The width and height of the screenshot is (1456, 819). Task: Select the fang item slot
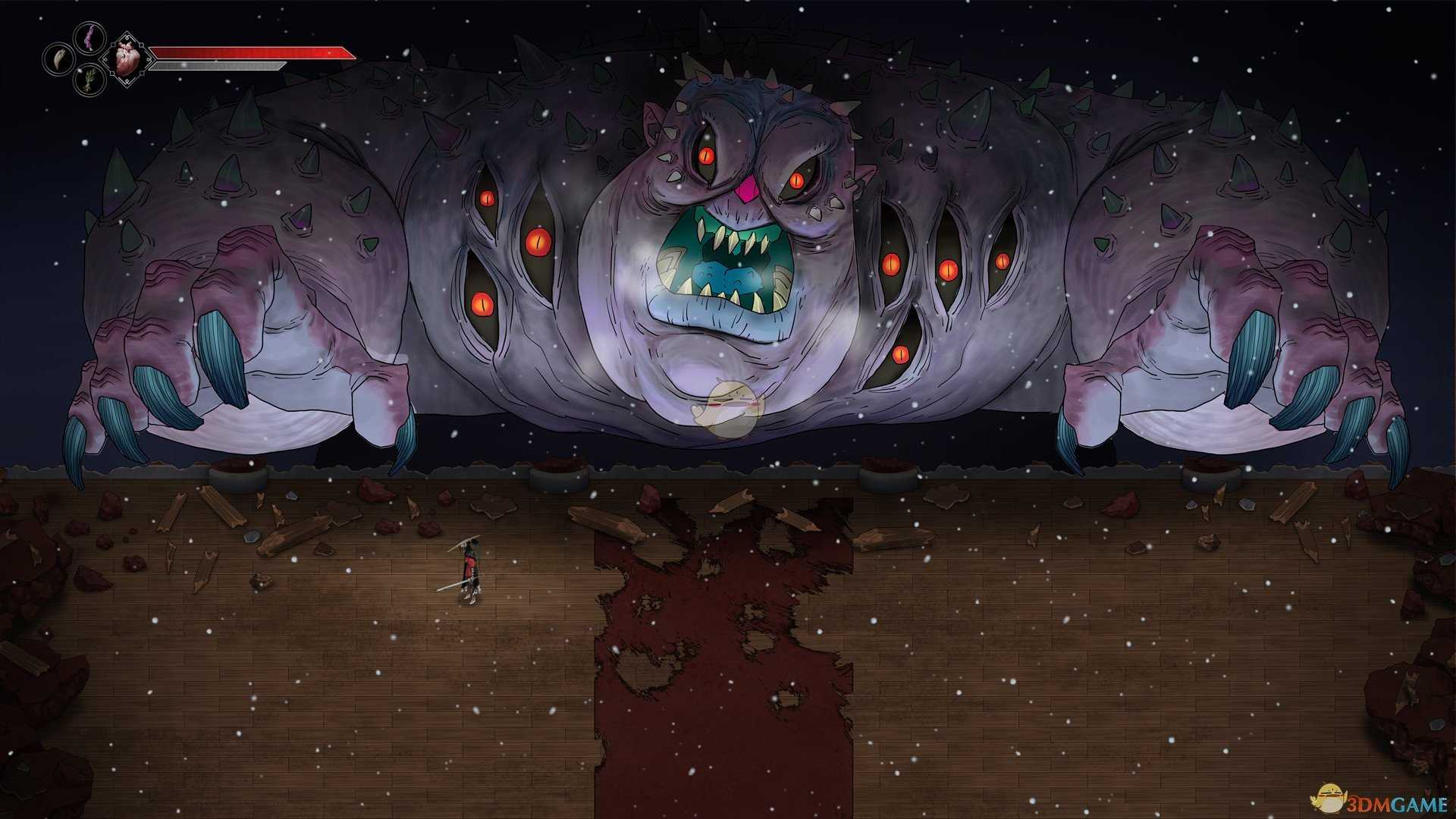coord(57,58)
